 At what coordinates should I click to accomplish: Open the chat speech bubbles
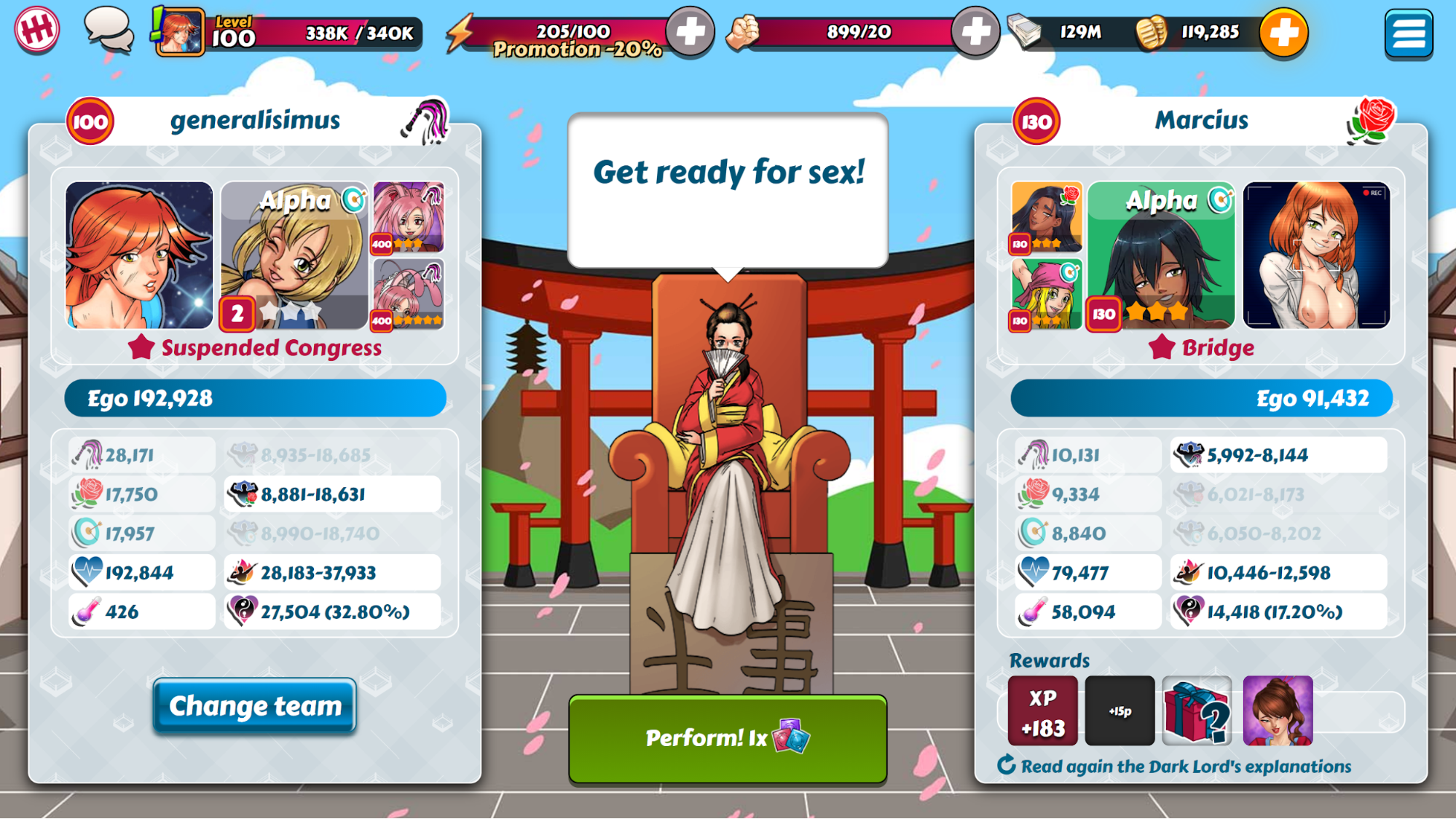pos(109,31)
